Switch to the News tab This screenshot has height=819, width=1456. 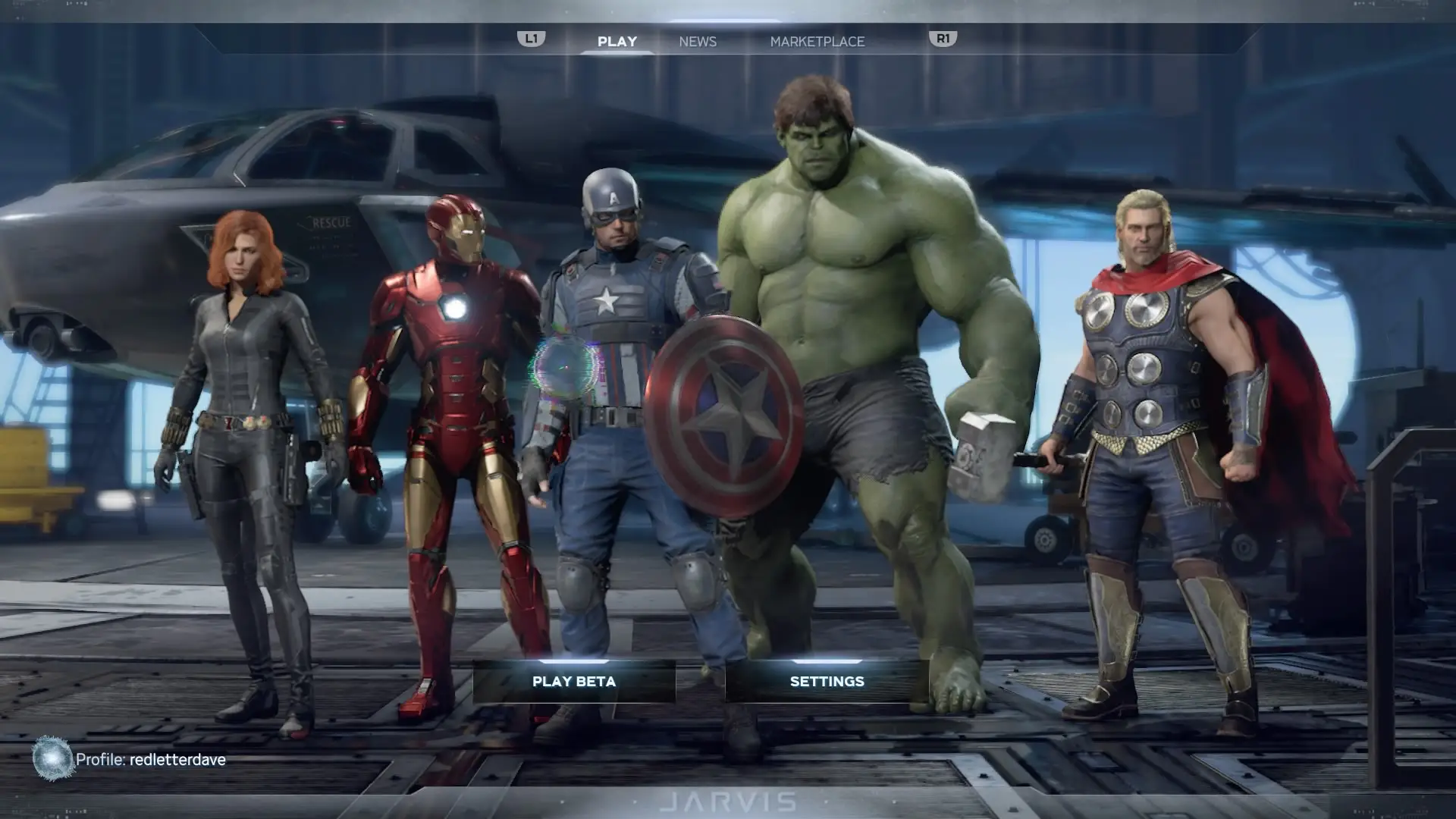click(698, 42)
